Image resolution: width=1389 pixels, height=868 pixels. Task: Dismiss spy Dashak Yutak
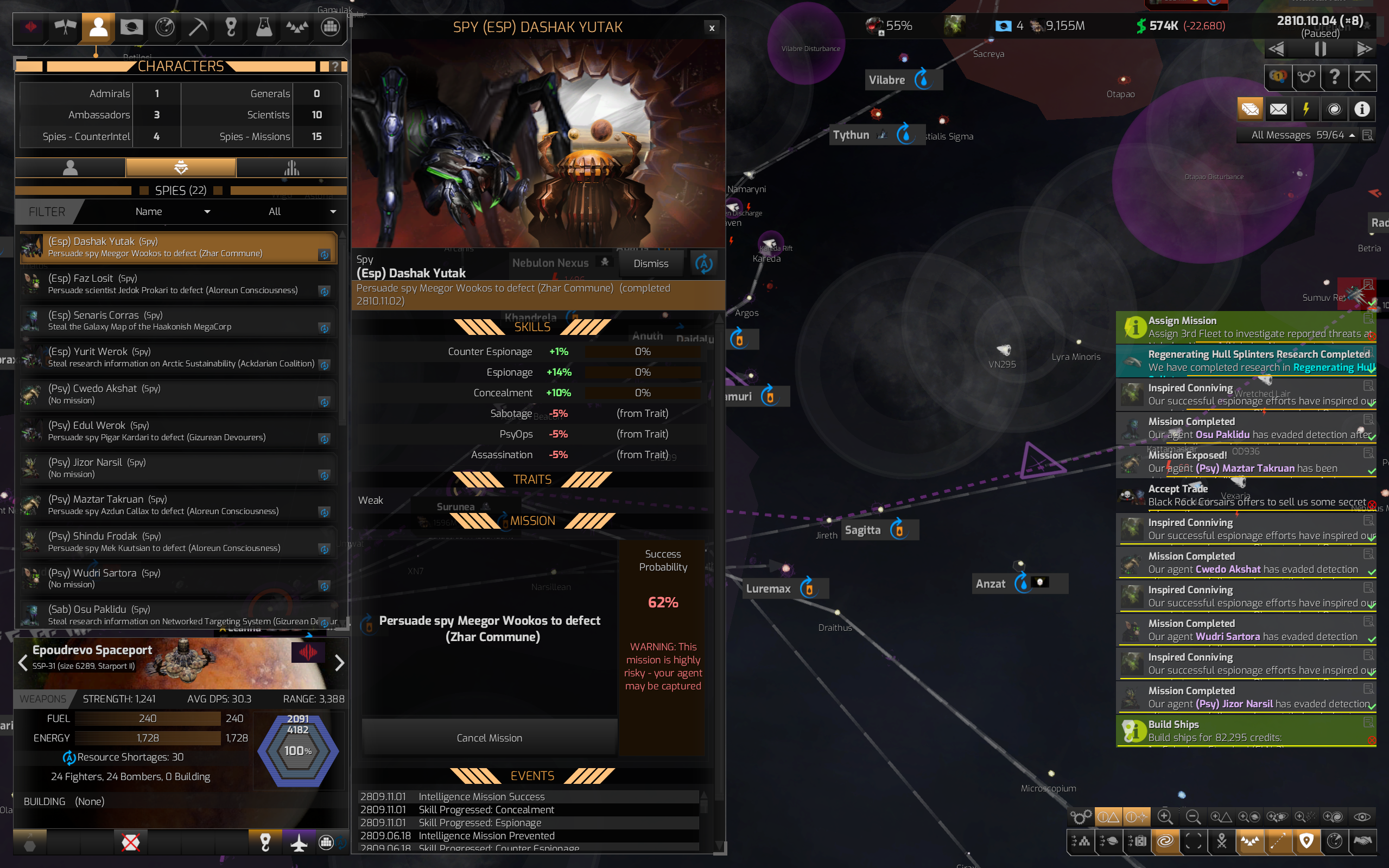click(650, 263)
